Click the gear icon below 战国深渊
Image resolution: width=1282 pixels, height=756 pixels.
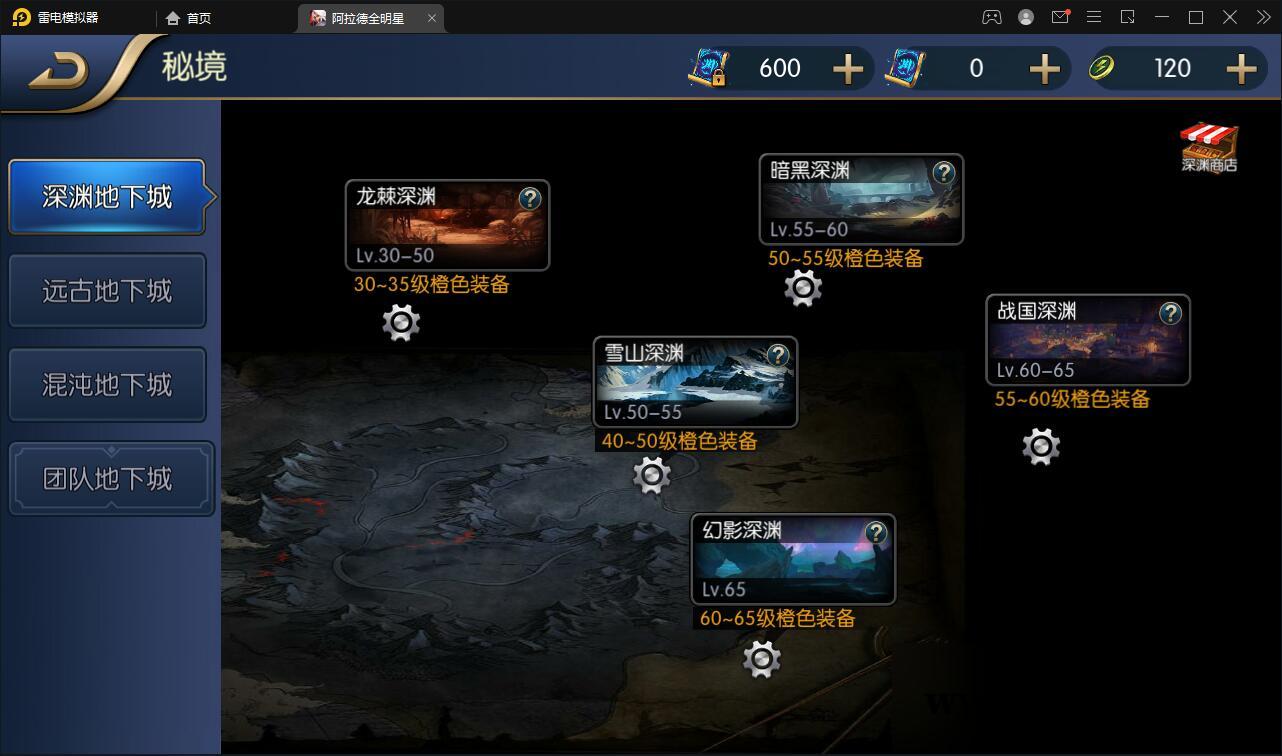pos(1040,447)
